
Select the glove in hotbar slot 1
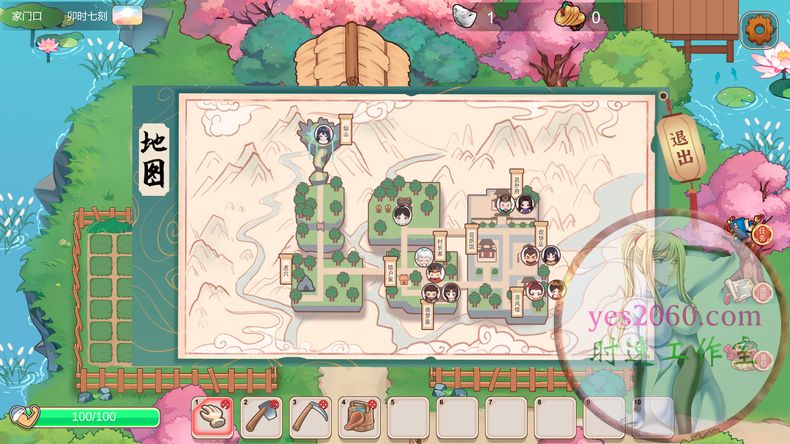pyautogui.click(x=213, y=416)
